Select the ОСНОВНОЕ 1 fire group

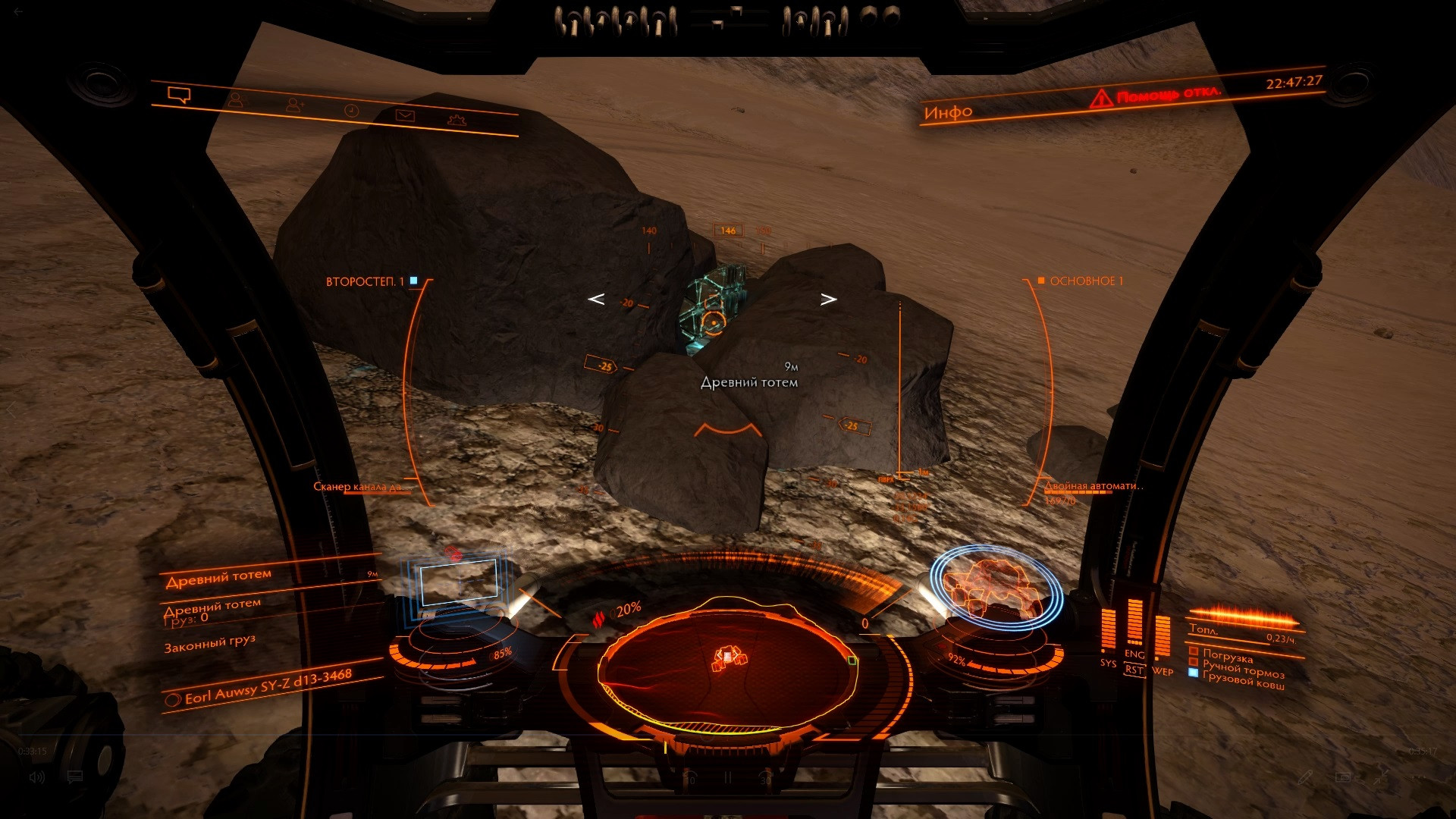[1086, 281]
